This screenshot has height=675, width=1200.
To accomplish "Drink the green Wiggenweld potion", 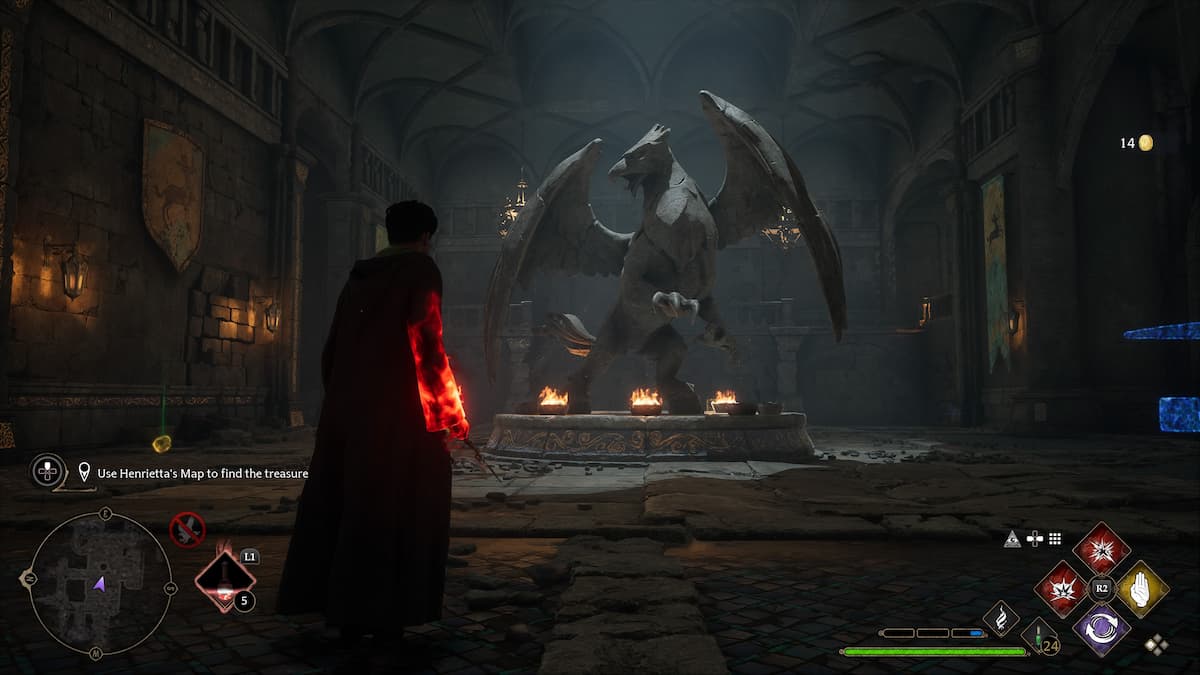I will [1039, 636].
